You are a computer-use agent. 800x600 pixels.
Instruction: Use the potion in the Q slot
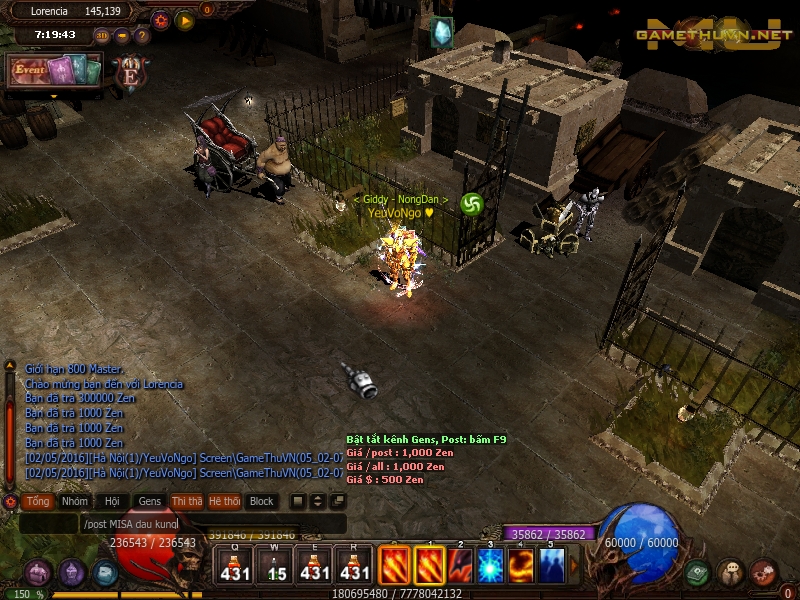pos(236,566)
